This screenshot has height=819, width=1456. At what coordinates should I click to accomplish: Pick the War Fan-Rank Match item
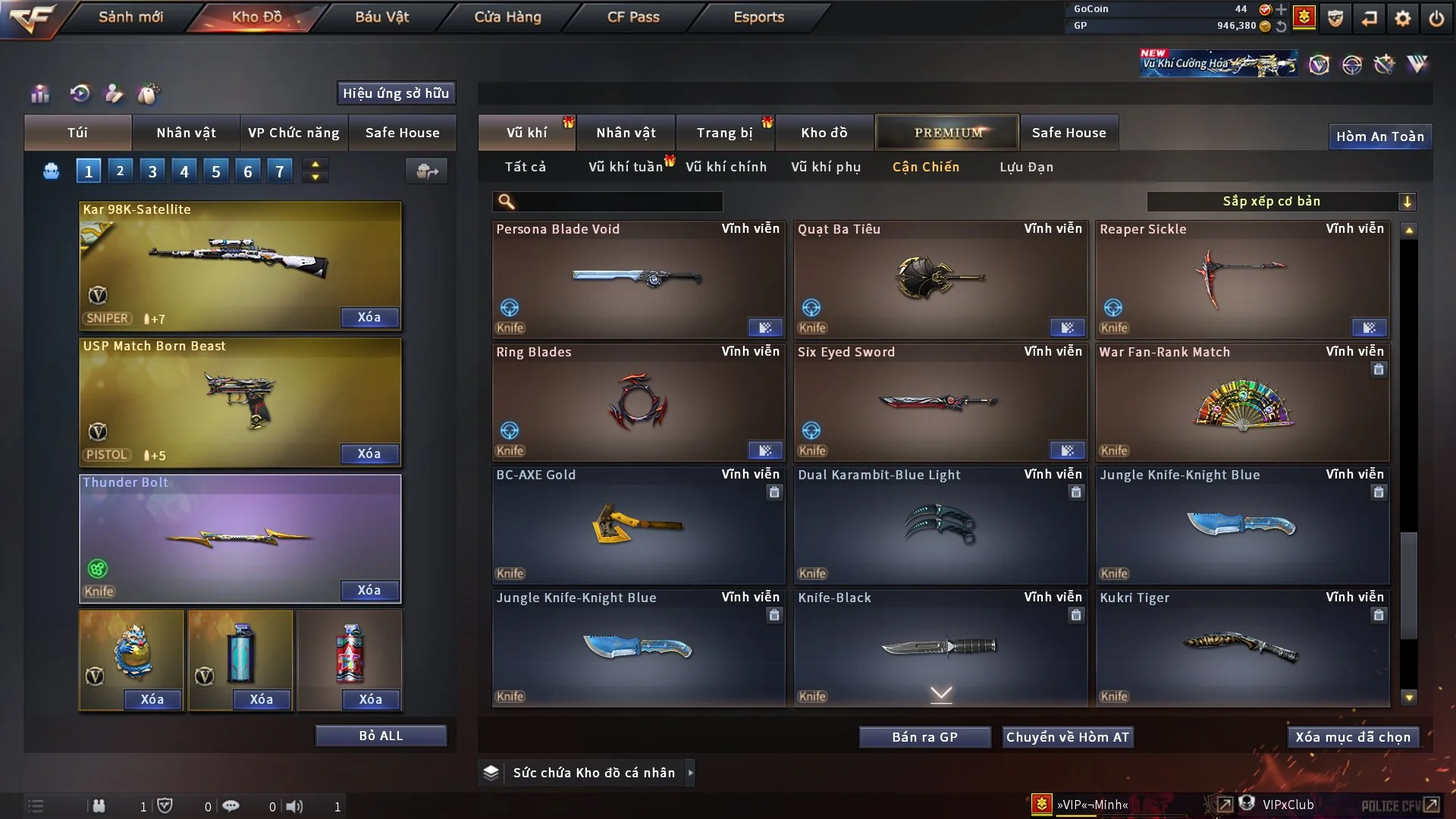1241,402
